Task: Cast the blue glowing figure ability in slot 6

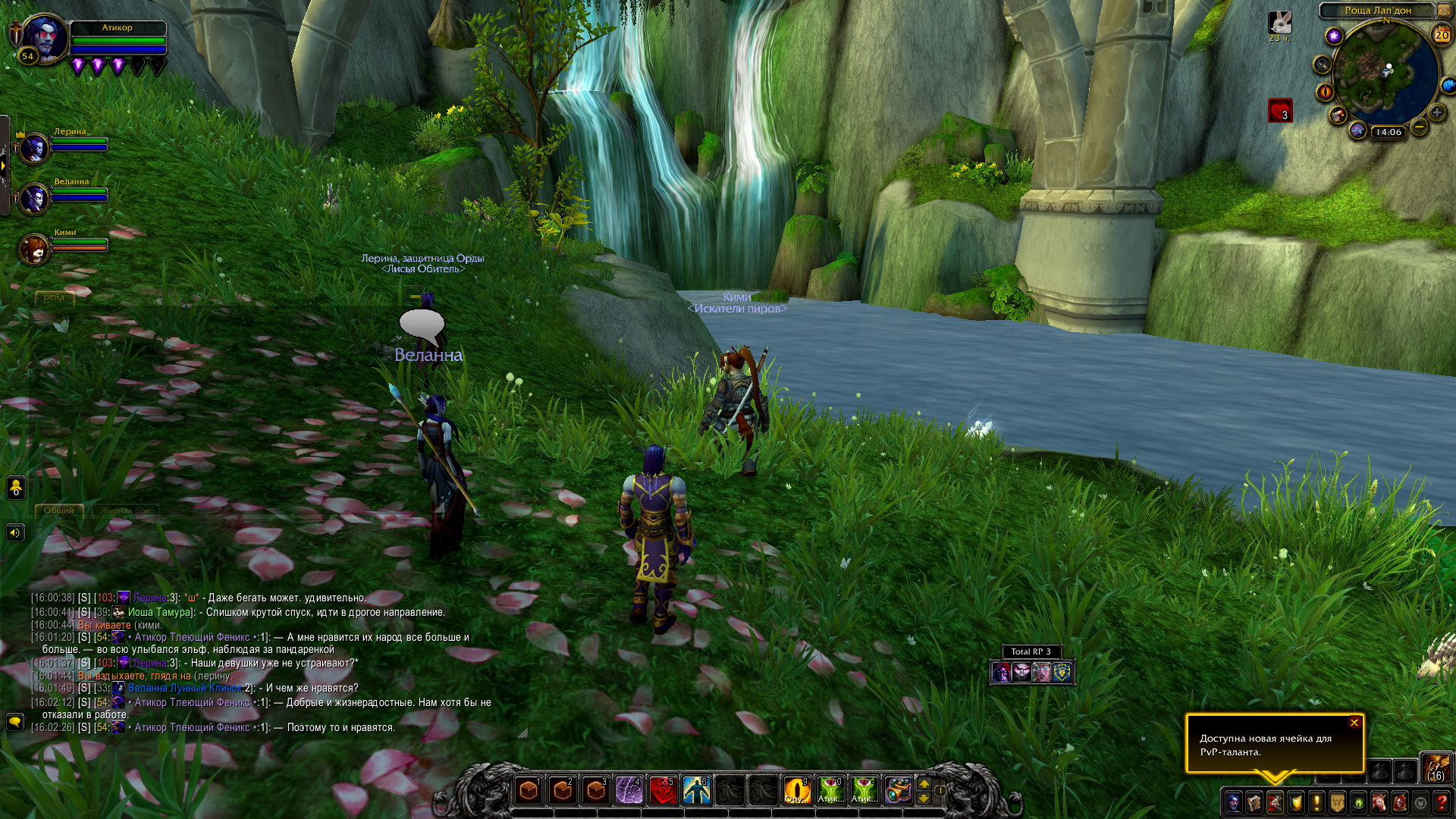Action: pyautogui.click(x=695, y=790)
